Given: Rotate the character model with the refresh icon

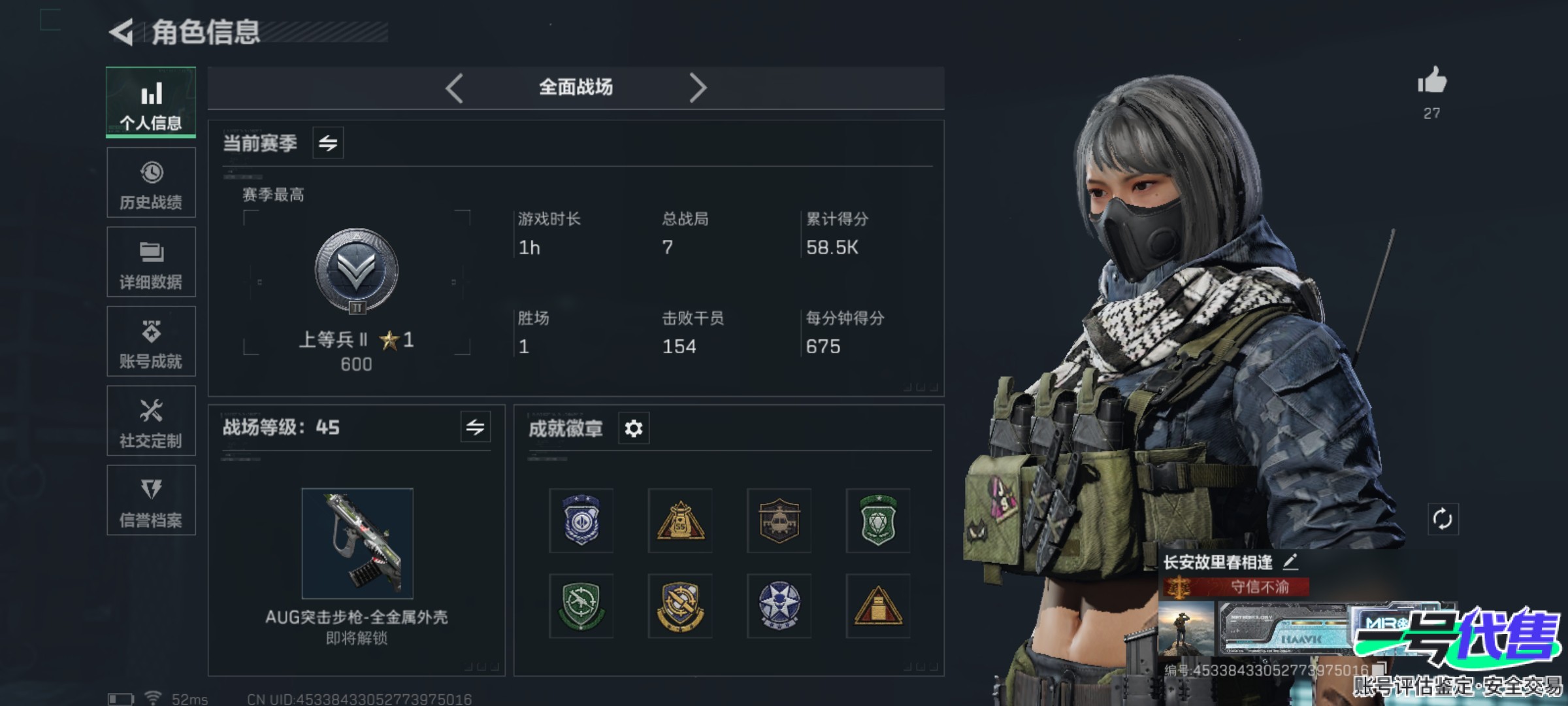Looking at the screenshot, I should click(1443, 520).
